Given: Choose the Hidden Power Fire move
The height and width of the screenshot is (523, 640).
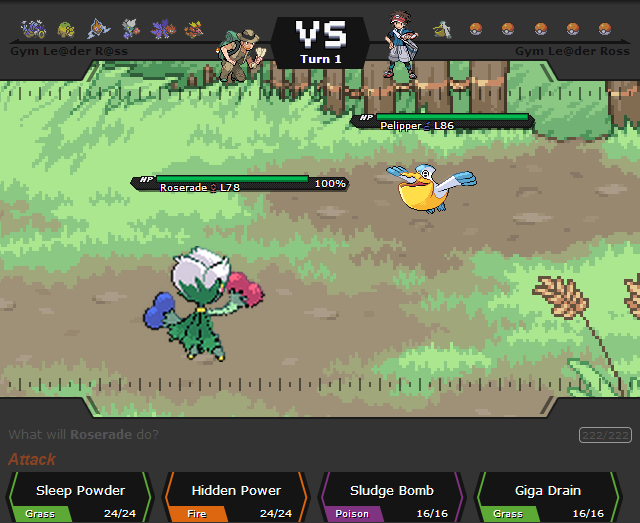Looking at the screenshot, I should [x=236, y=498].
